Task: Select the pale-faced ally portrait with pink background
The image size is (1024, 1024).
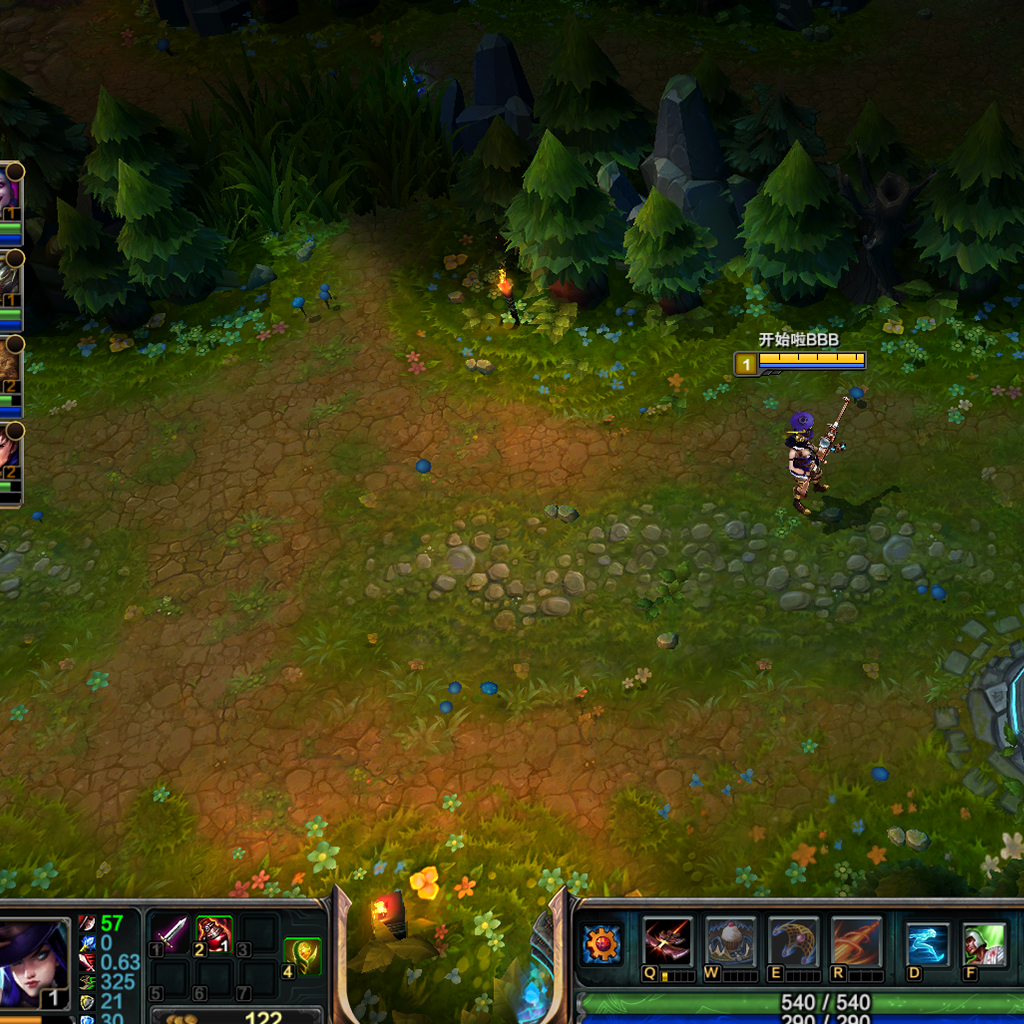Action: coord(7,192)
